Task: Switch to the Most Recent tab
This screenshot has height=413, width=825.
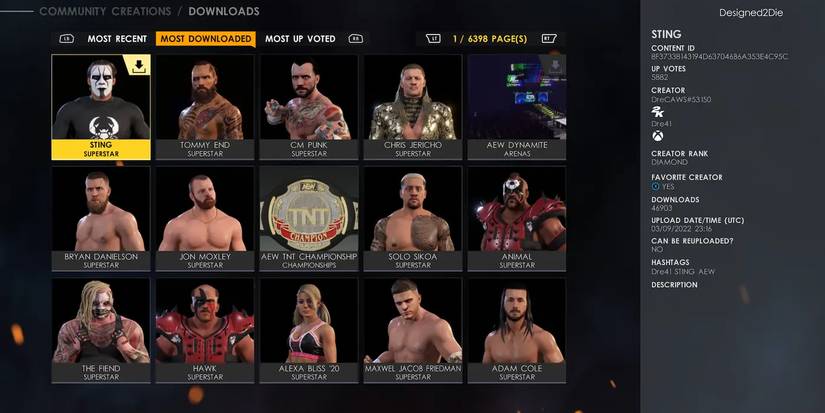Action: click(x=117, y=39)
